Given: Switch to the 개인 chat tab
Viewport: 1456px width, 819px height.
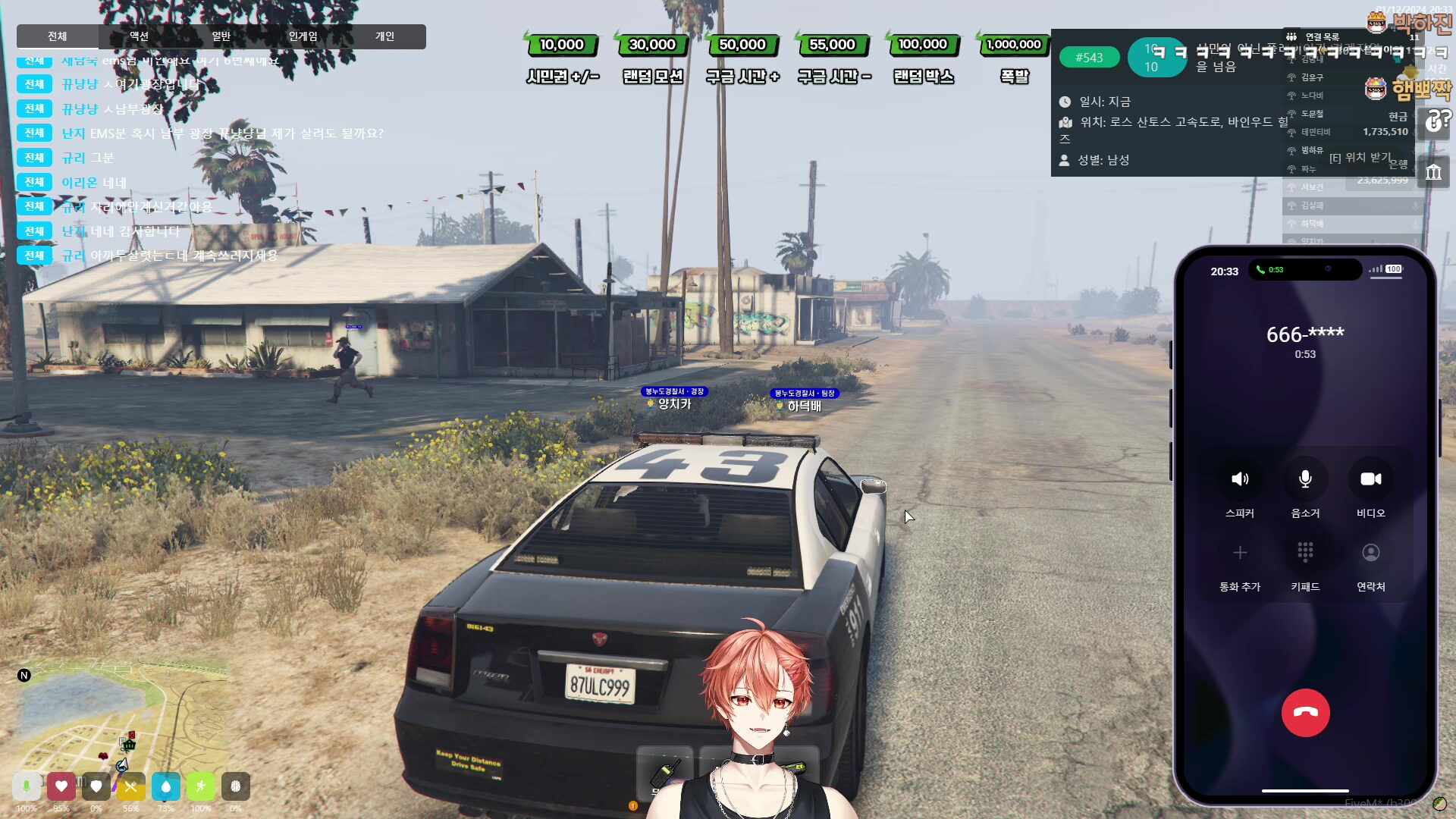Looking at the screenshot, I should (x=384, y=36).
